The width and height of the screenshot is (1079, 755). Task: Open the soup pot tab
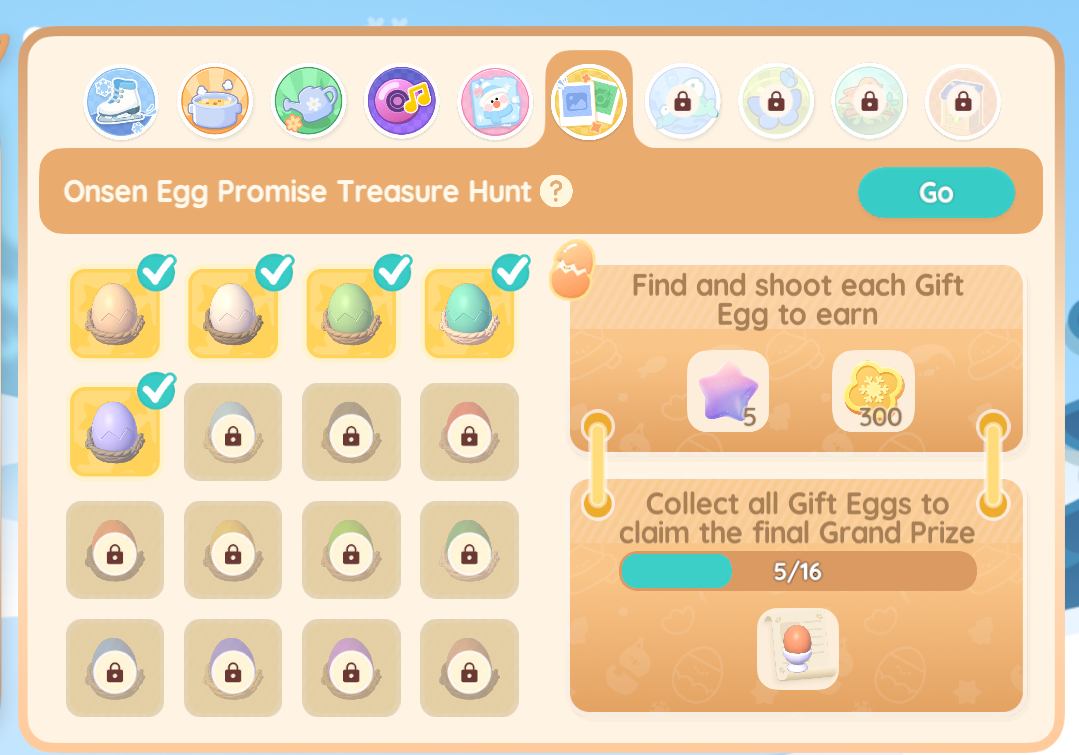point(215,102)
